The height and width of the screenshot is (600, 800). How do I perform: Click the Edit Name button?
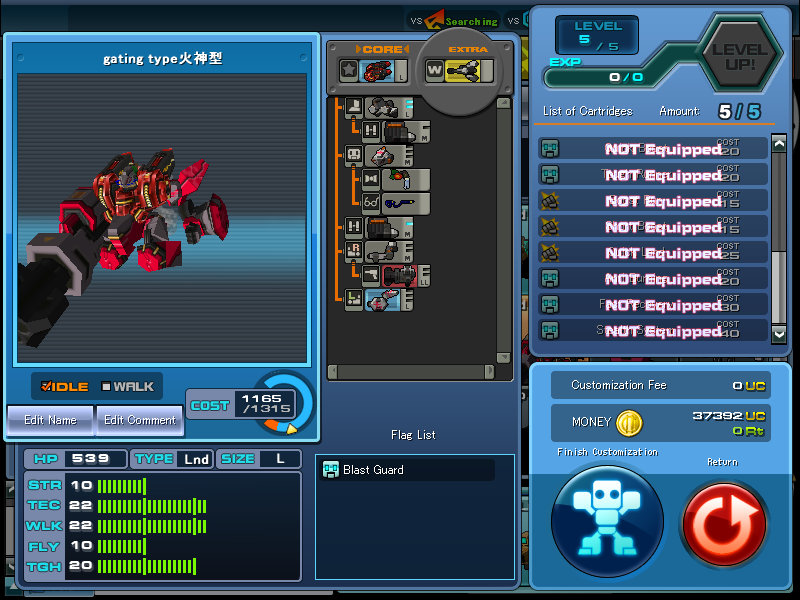click(49, 420)
